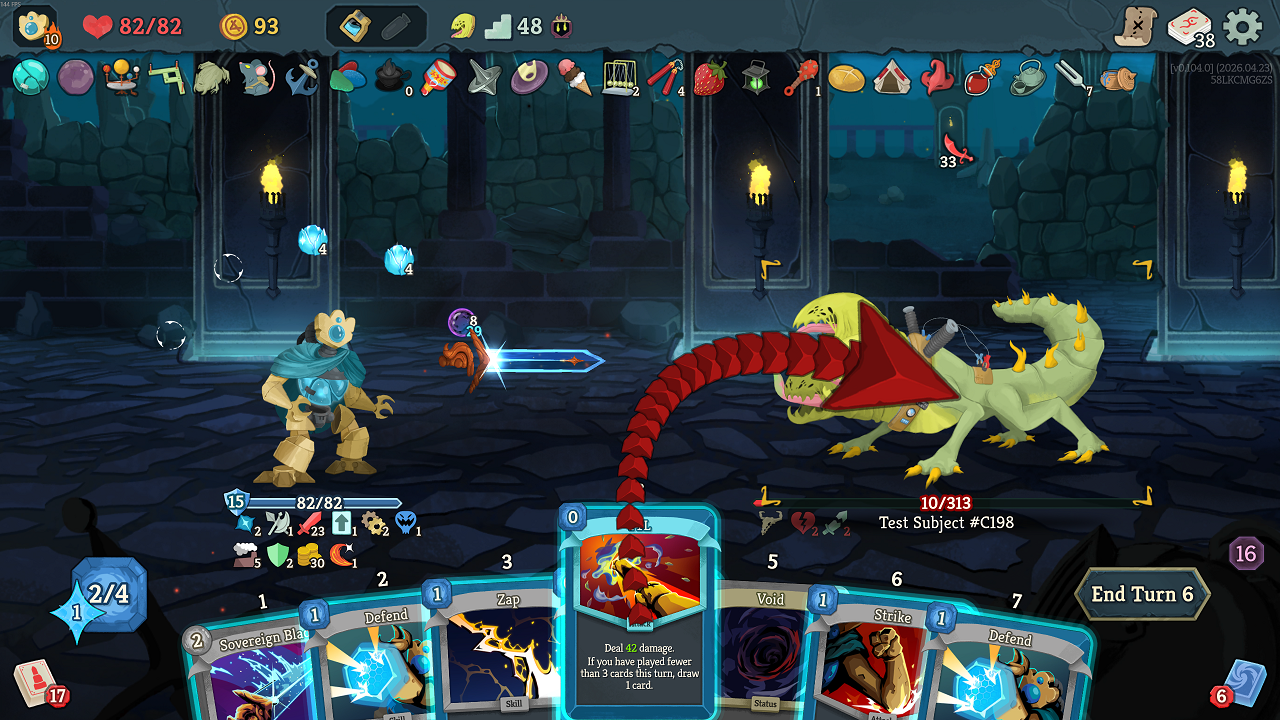View the full deck of 38 cards
1280x720 pixels.
tap(1189, 27)
